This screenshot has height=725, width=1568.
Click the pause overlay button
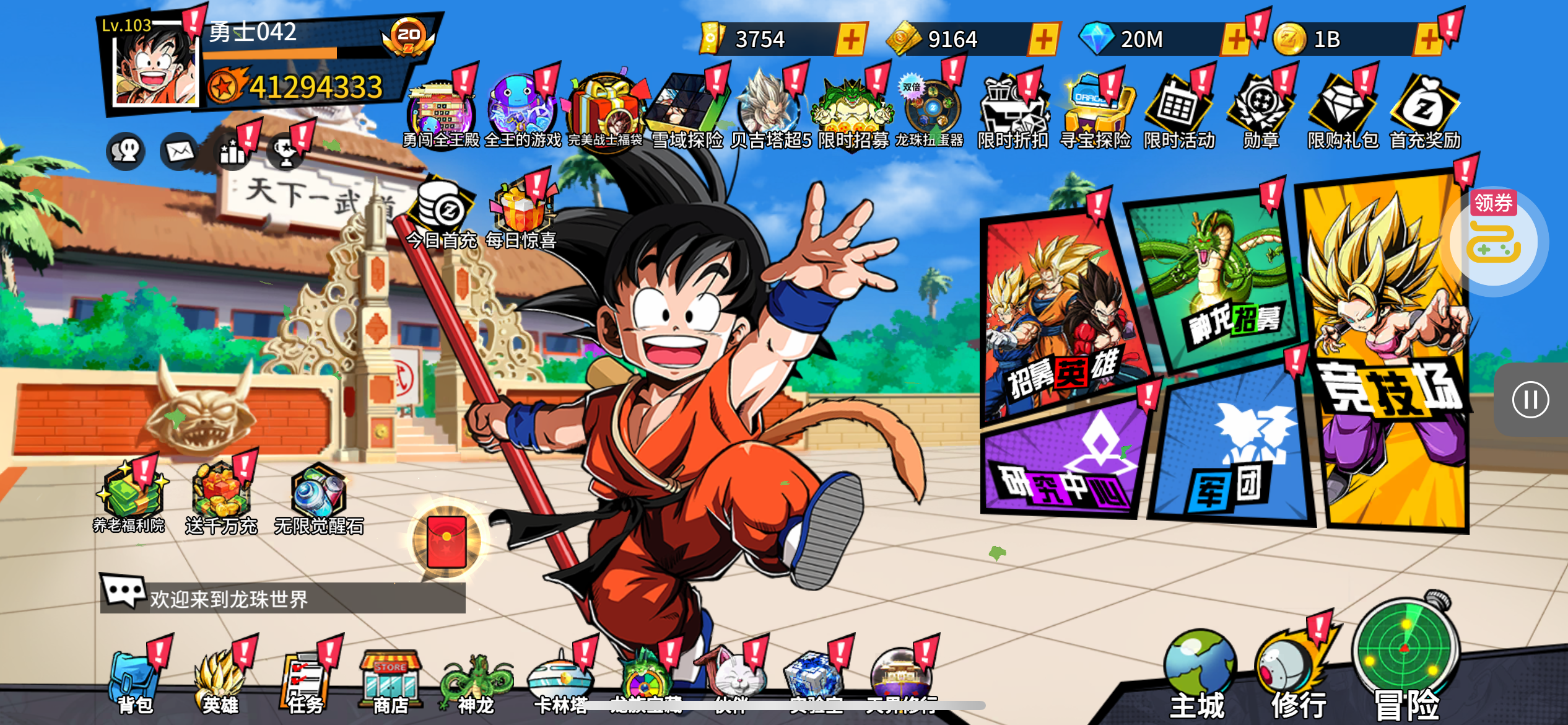(x=1530, y=400)
